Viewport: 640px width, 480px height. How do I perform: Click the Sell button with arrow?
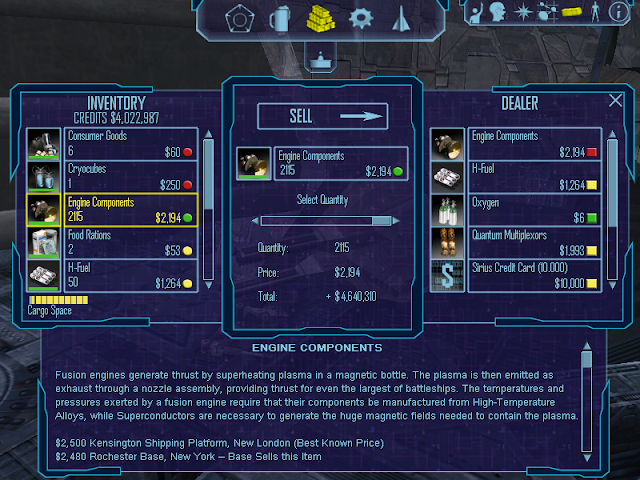pos(322,117)
